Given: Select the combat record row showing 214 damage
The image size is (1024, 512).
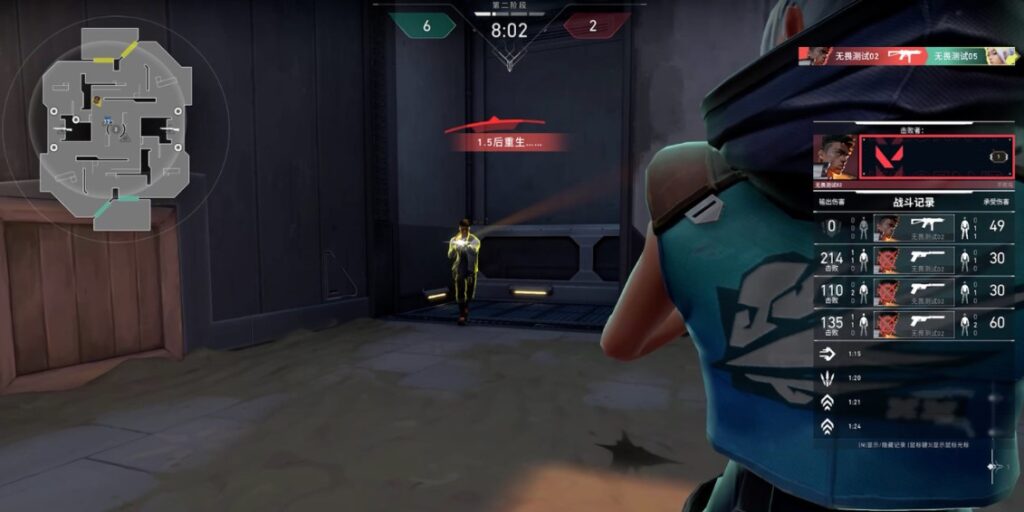Looking at the screenshot, I should pyautogui.click(x=913, y=260).
